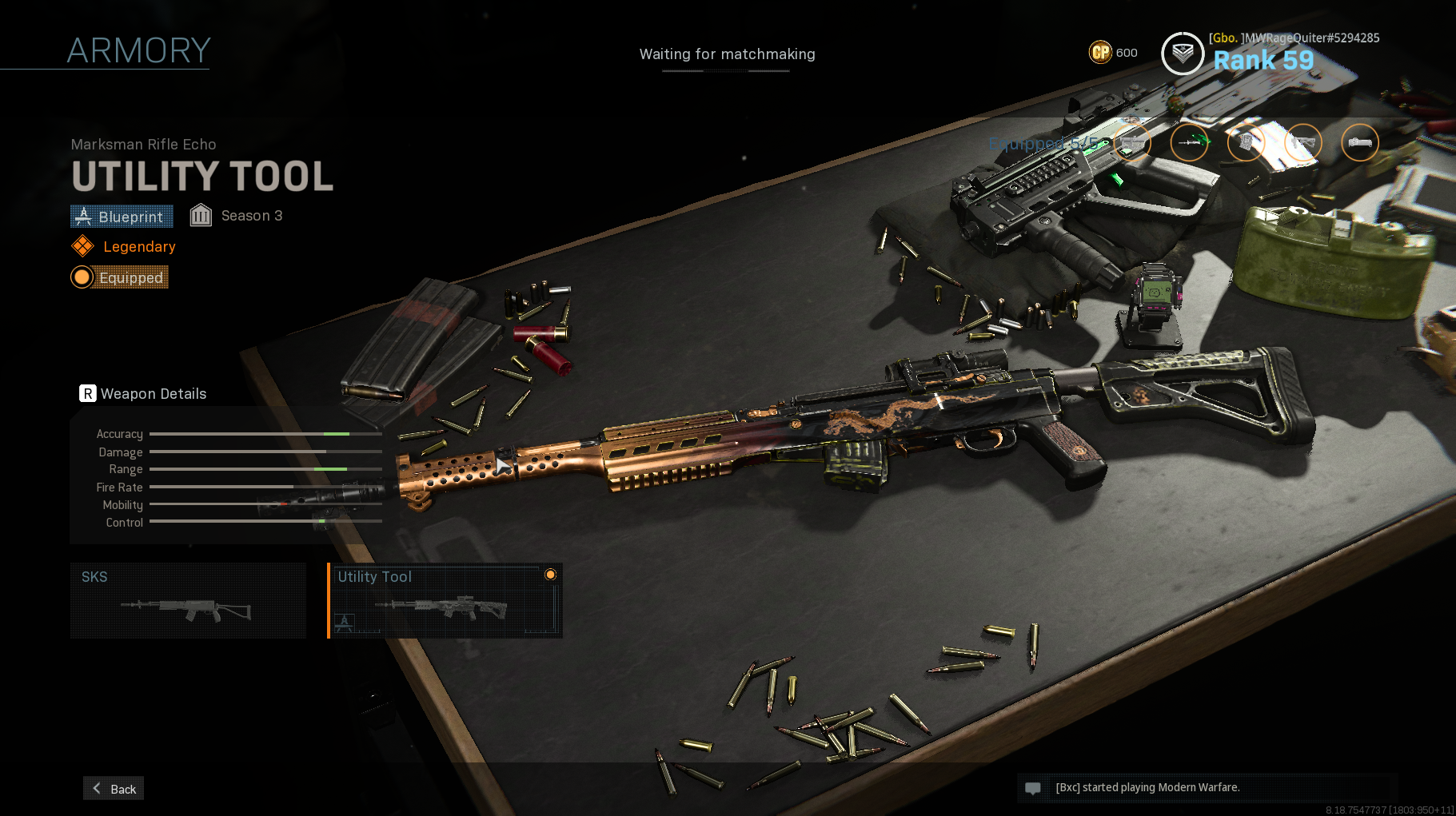
Task: Choose the Utility Tool blueprint tile
Action: (445, 600)
